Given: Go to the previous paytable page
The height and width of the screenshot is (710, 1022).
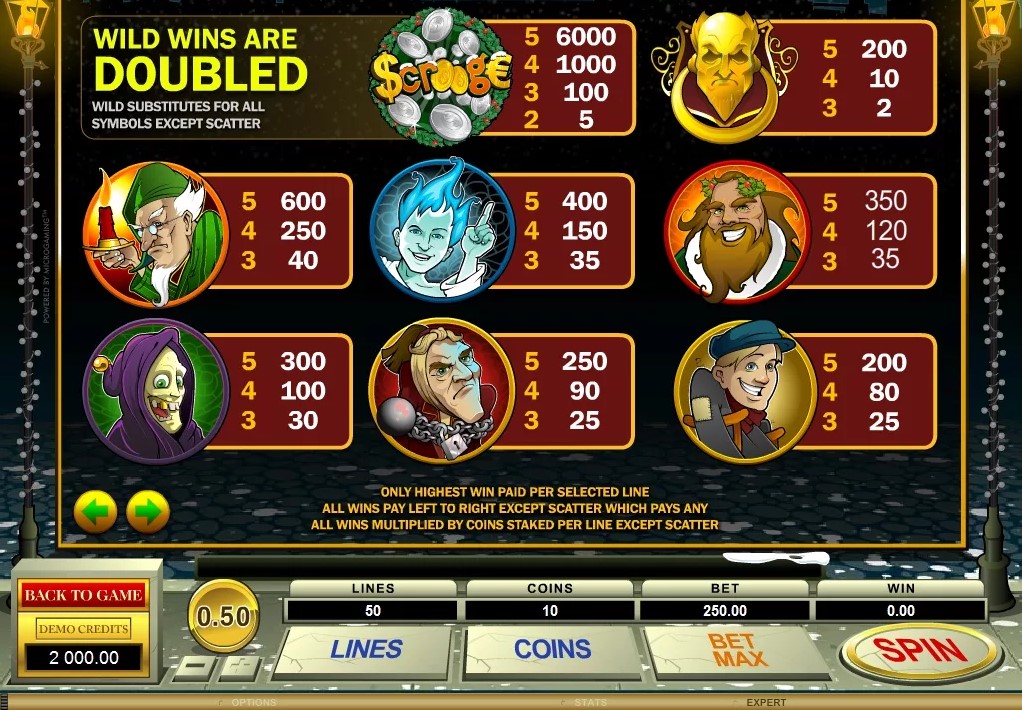Looking at the screenshot, I should click(x=96, y=513).
